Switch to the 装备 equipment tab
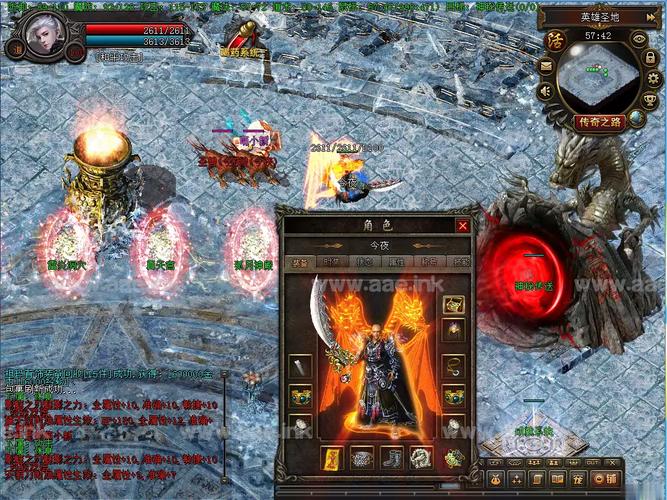This screenshot has width=667, height=500. coord(299,262)
